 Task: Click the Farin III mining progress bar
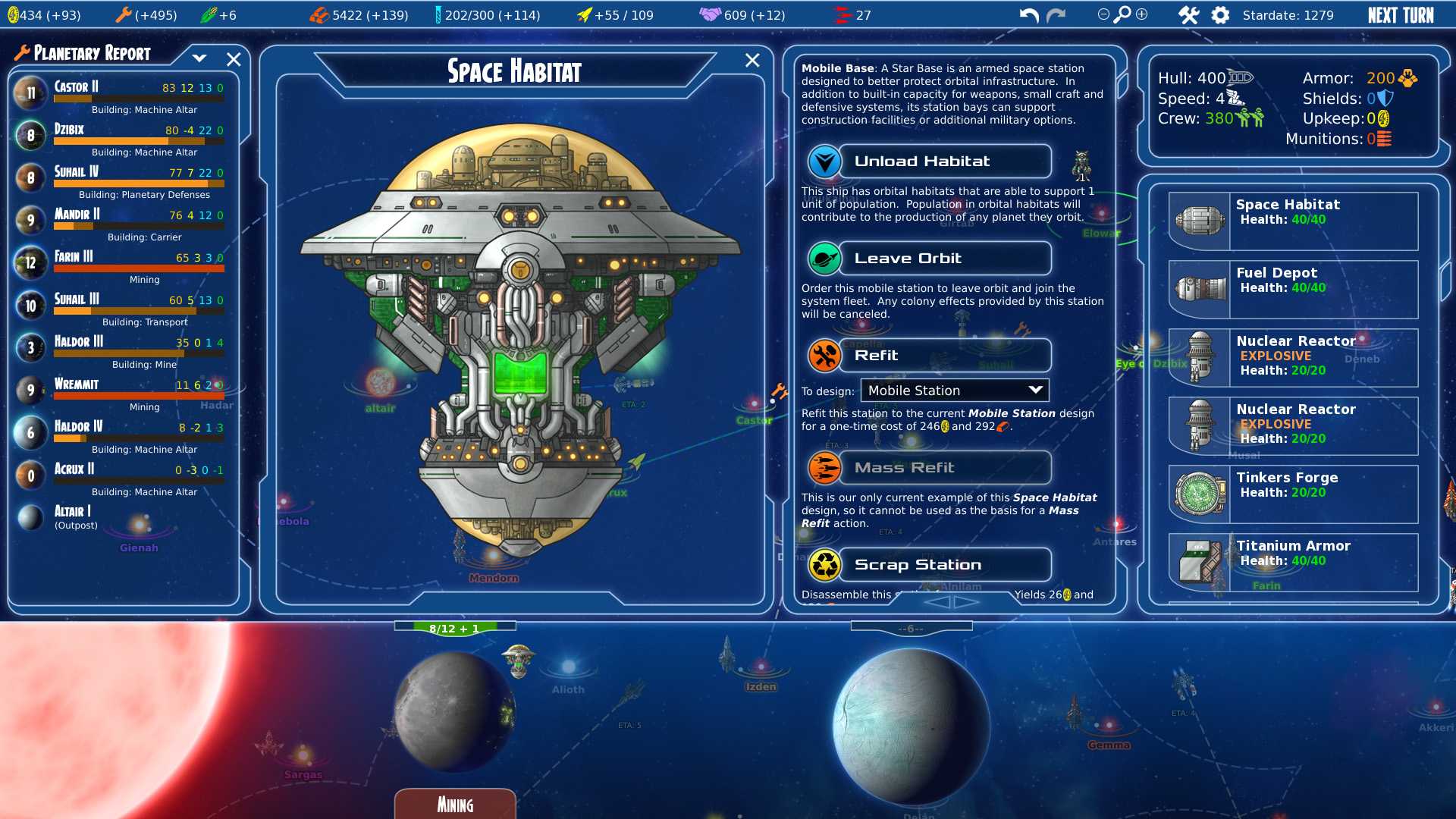(x=140, y=268)
